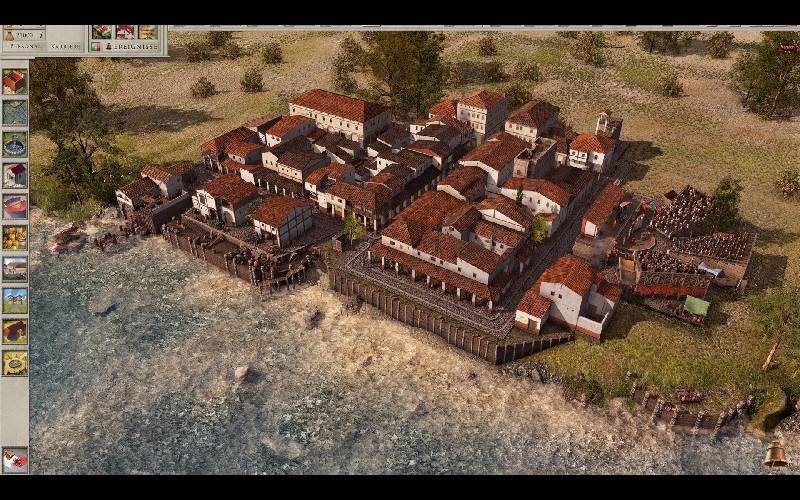The height and width of the screenshot is (500, 800).
Task: Click the Personal button in top panel
Action: [x=24, y=46]
